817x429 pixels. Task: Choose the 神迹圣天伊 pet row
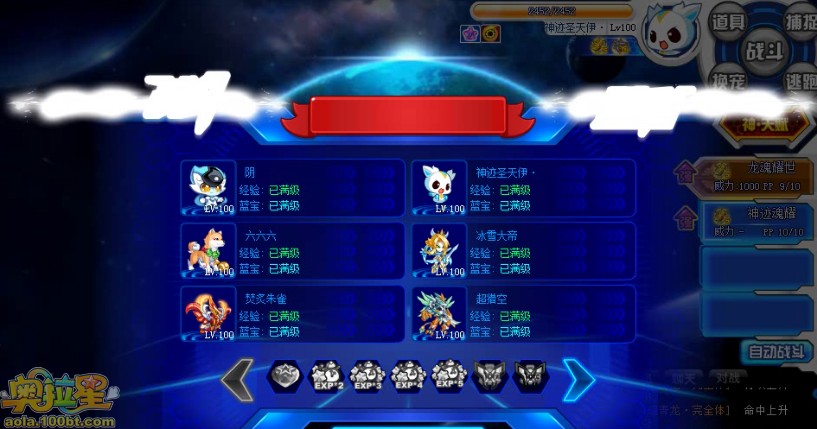tap(523, 188)
